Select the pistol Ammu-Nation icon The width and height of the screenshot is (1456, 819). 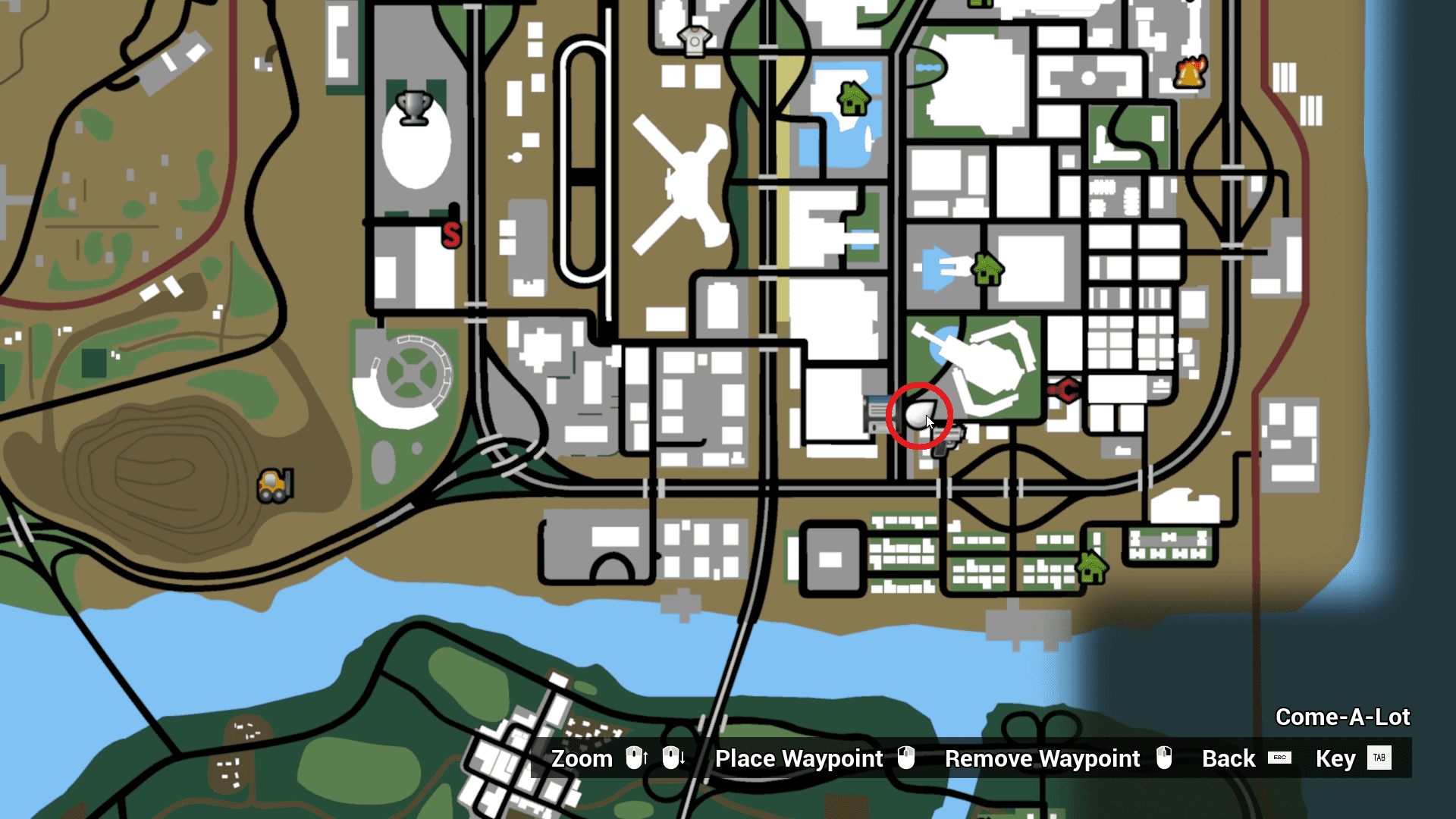point(946,436)
